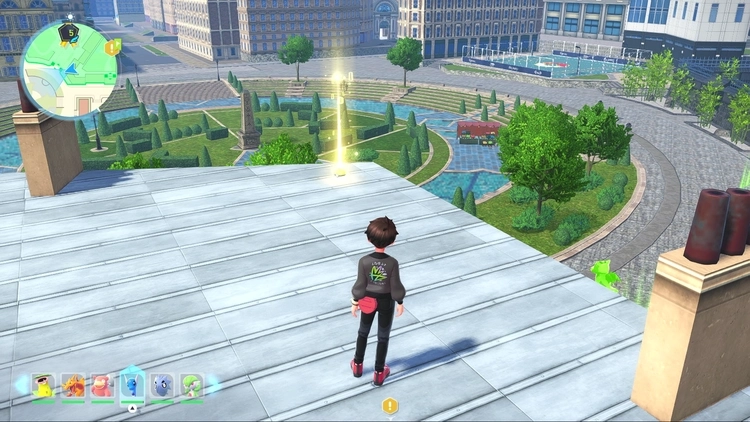
Task: Select the black number 5 badge on minimap
Action: (x=70, y=32)
